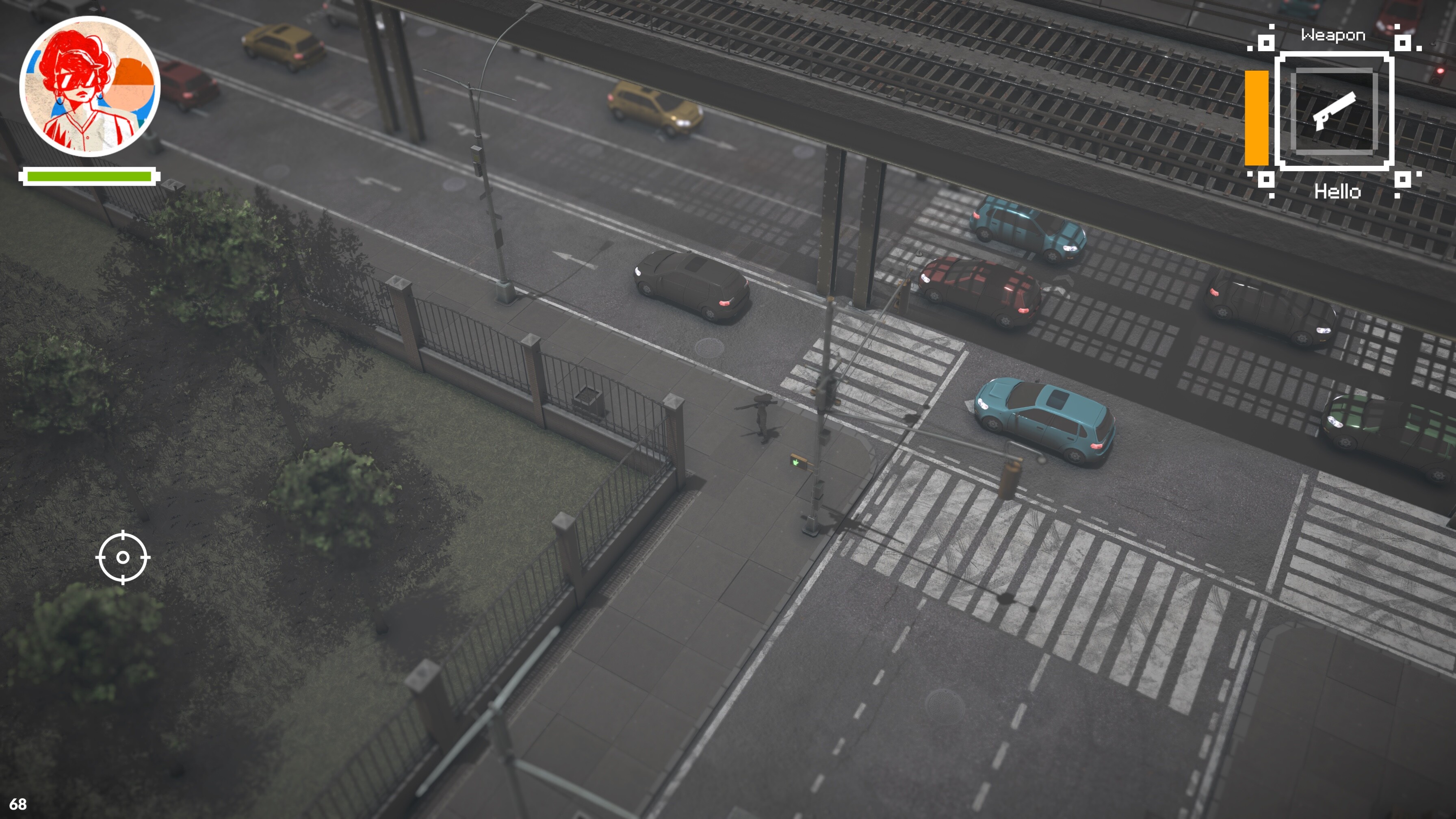Click the green health bar under the portrait
The height and width of the screenshot is (819, 1456).
coord(89,176)
